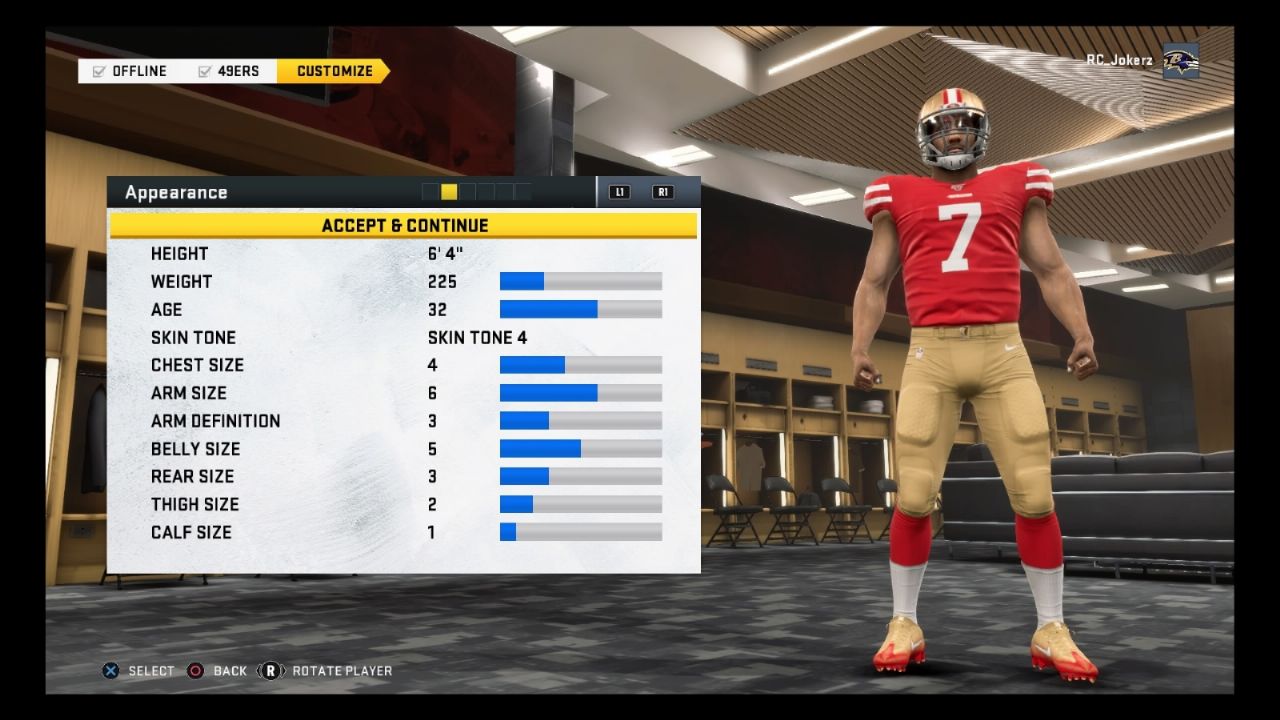Image resolution: width=1280 pixels, height=720 pixels.
Task: Select Accept & Continue
Action: 404,225
